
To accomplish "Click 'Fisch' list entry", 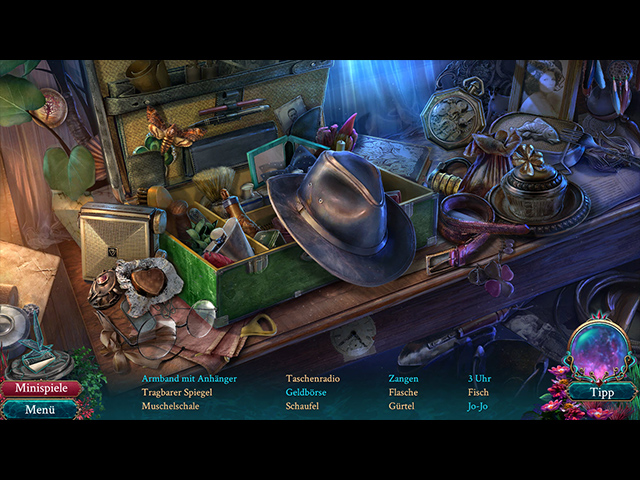I will (x=478, y=393).
